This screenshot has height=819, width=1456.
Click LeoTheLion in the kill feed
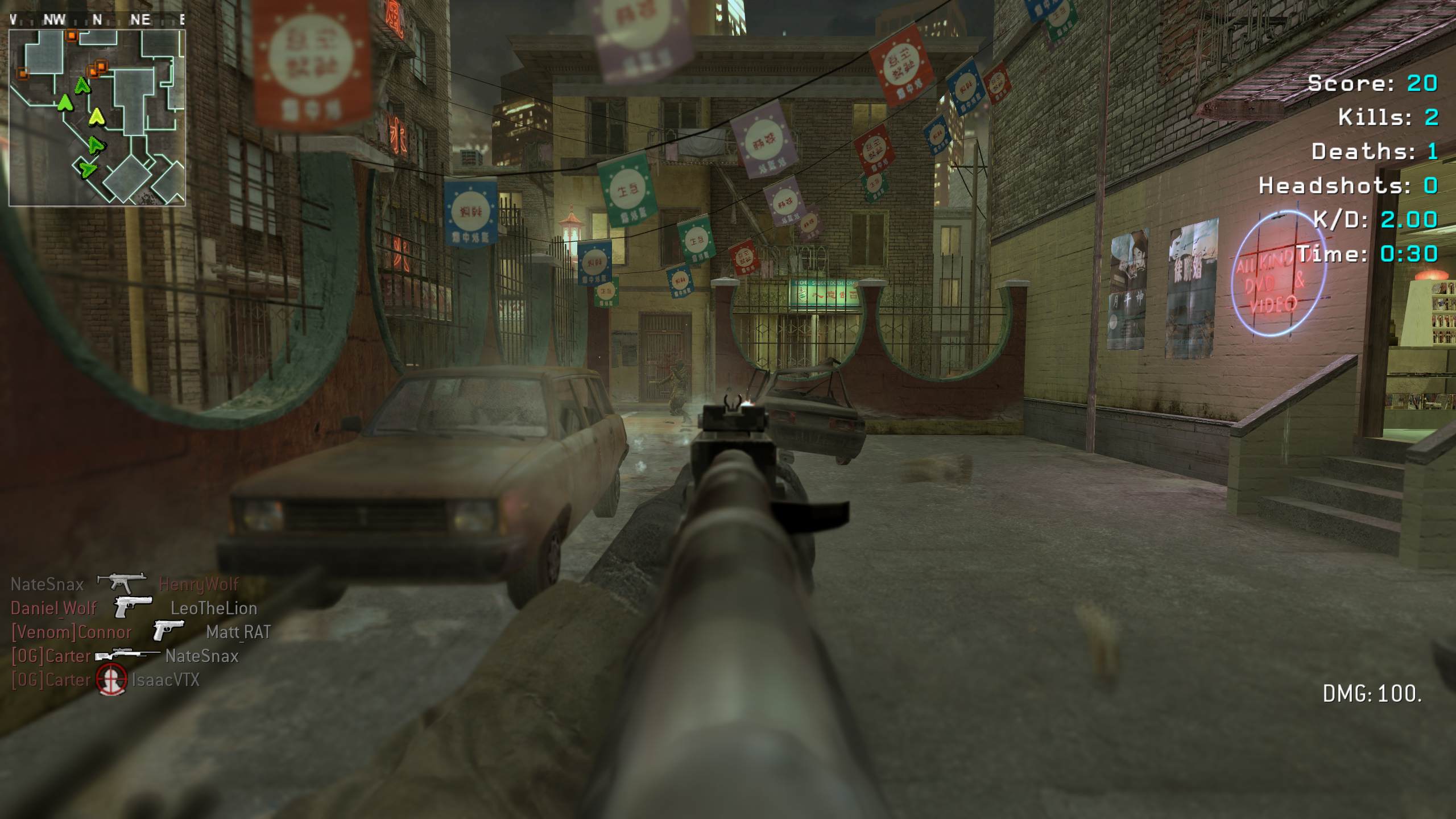[x=214, y=608]
